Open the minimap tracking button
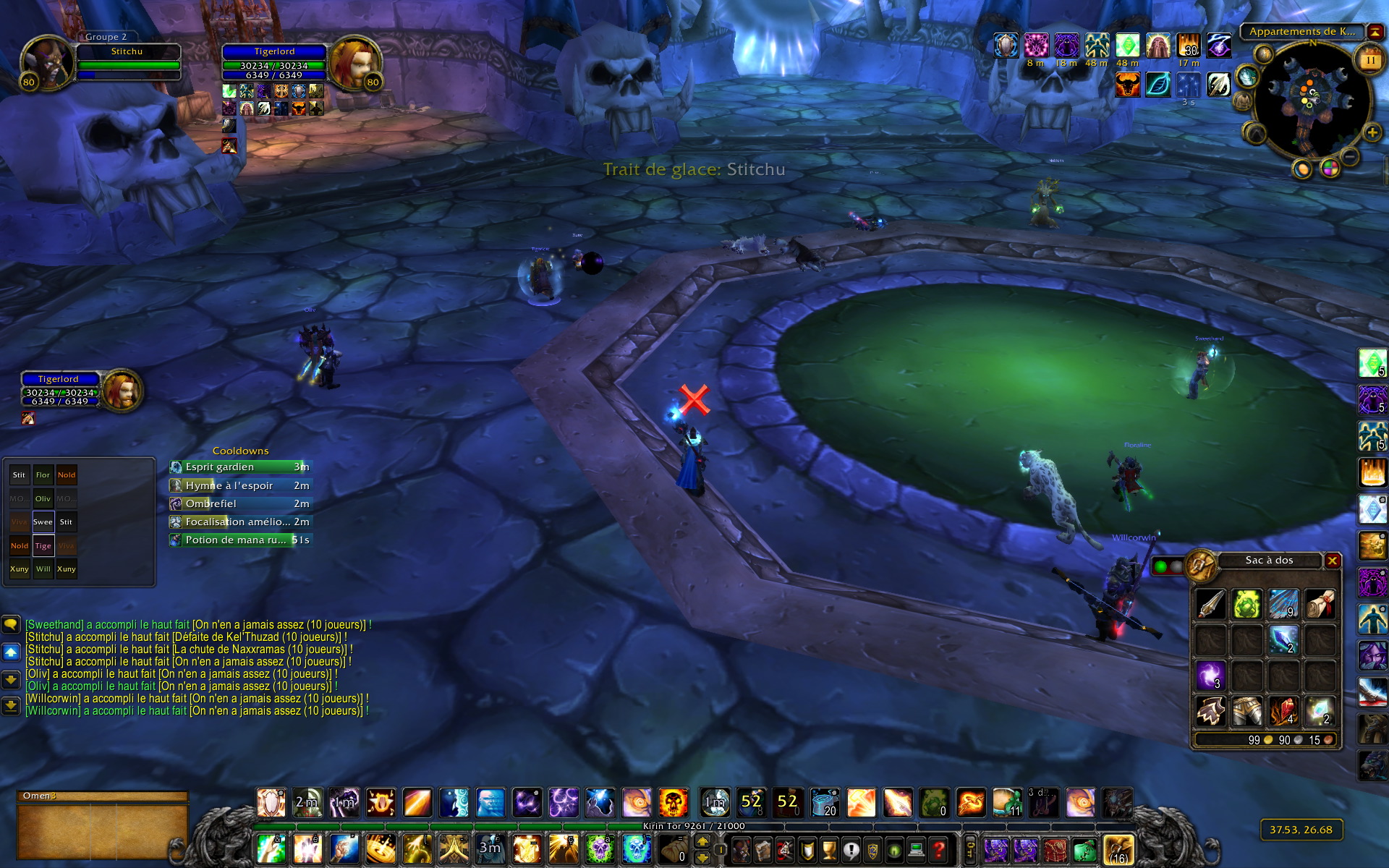Screen dimensions: 1389x868 (x=1263, y=54)
